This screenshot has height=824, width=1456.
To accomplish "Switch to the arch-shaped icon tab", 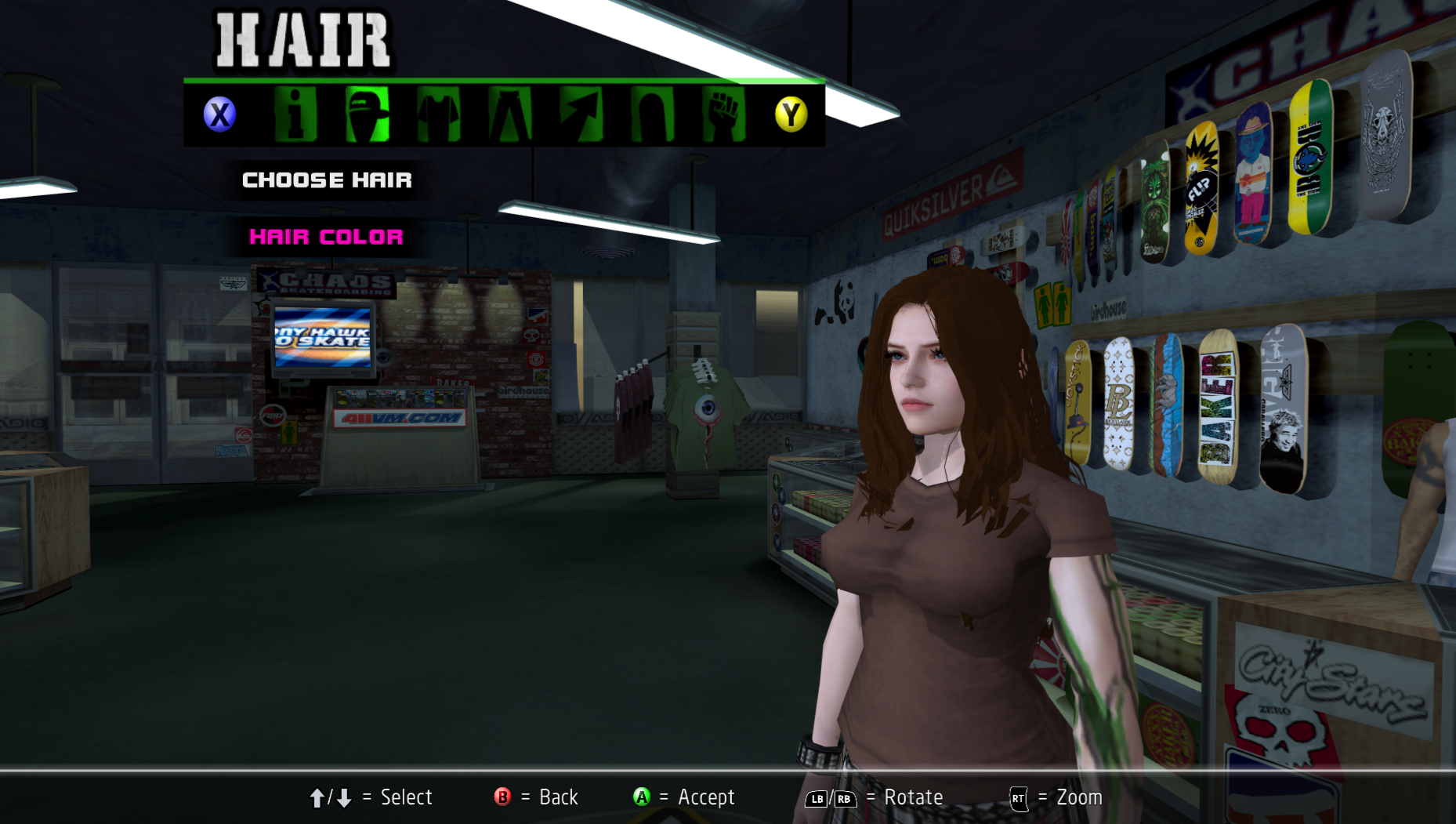I will coord(652,114).
